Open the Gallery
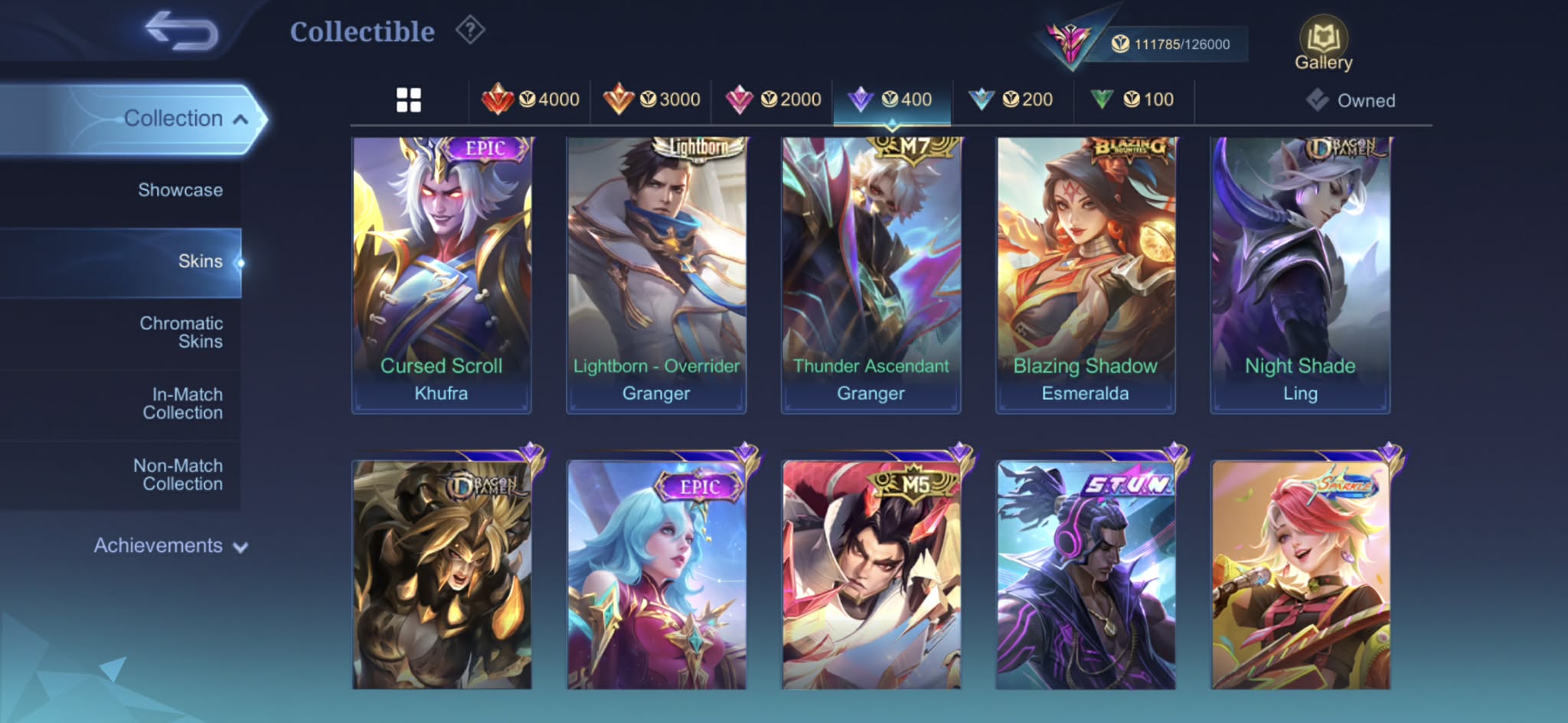This screenshot has height=723, width=1568. click(1323, 44)
